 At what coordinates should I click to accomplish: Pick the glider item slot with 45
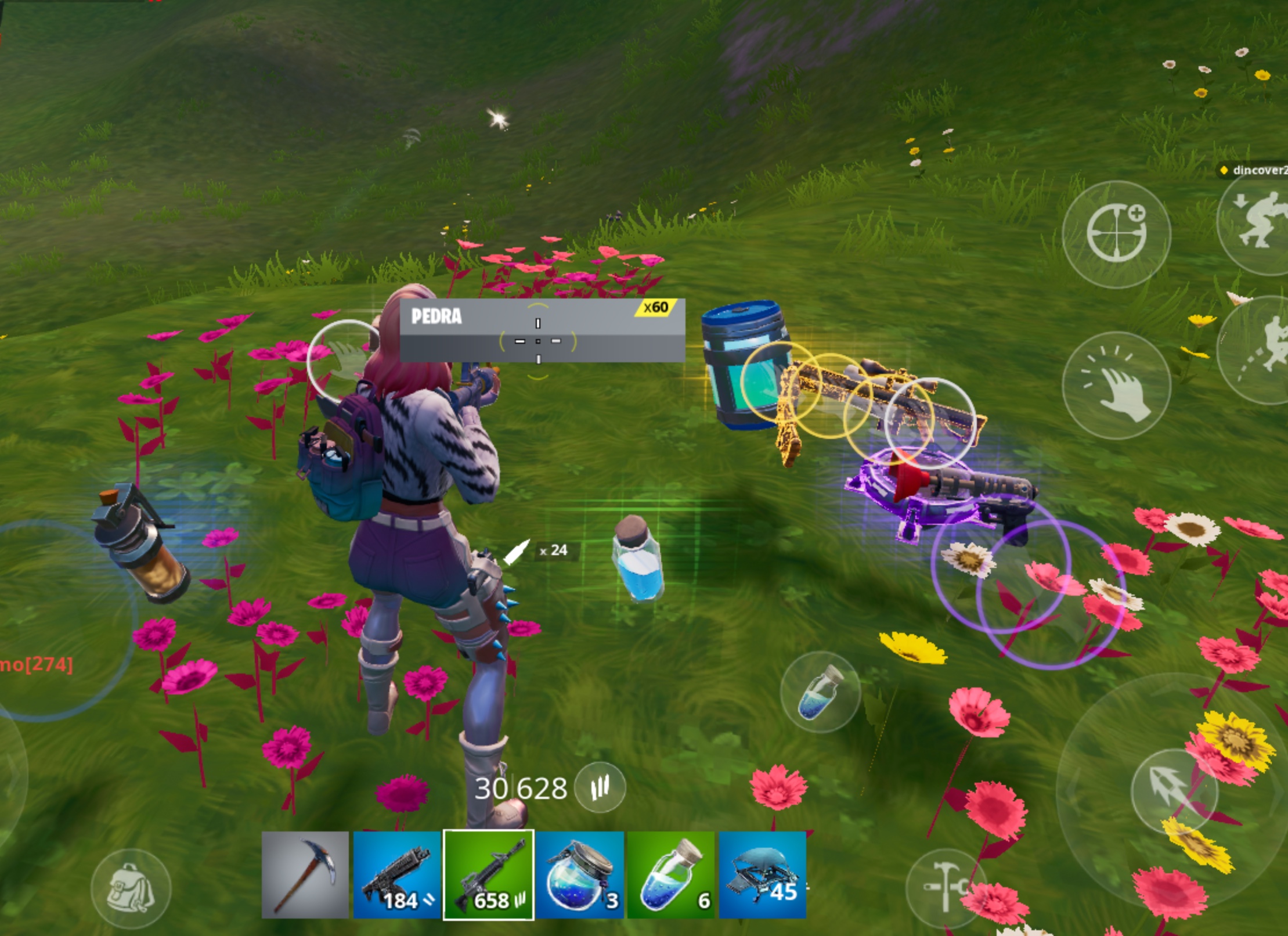[x=762, y=875]
